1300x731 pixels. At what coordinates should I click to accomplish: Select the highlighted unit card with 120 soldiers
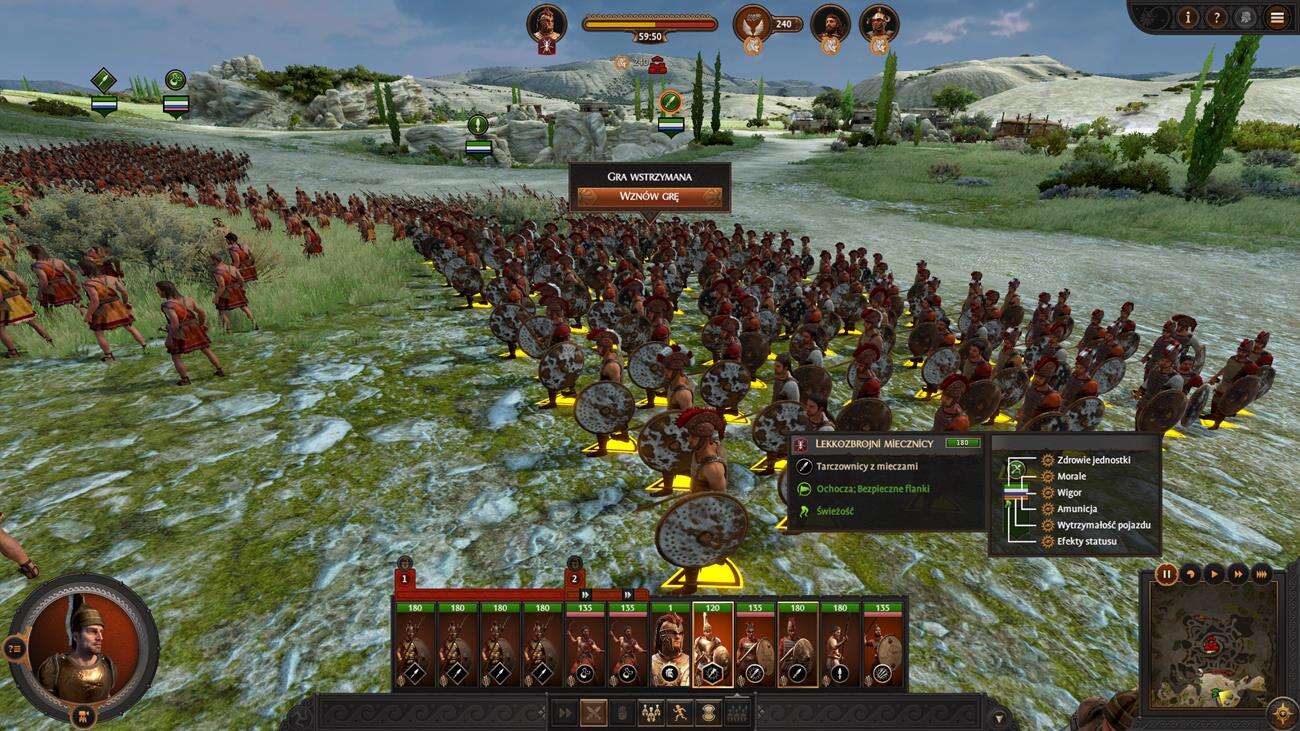(x=713, y=645)
